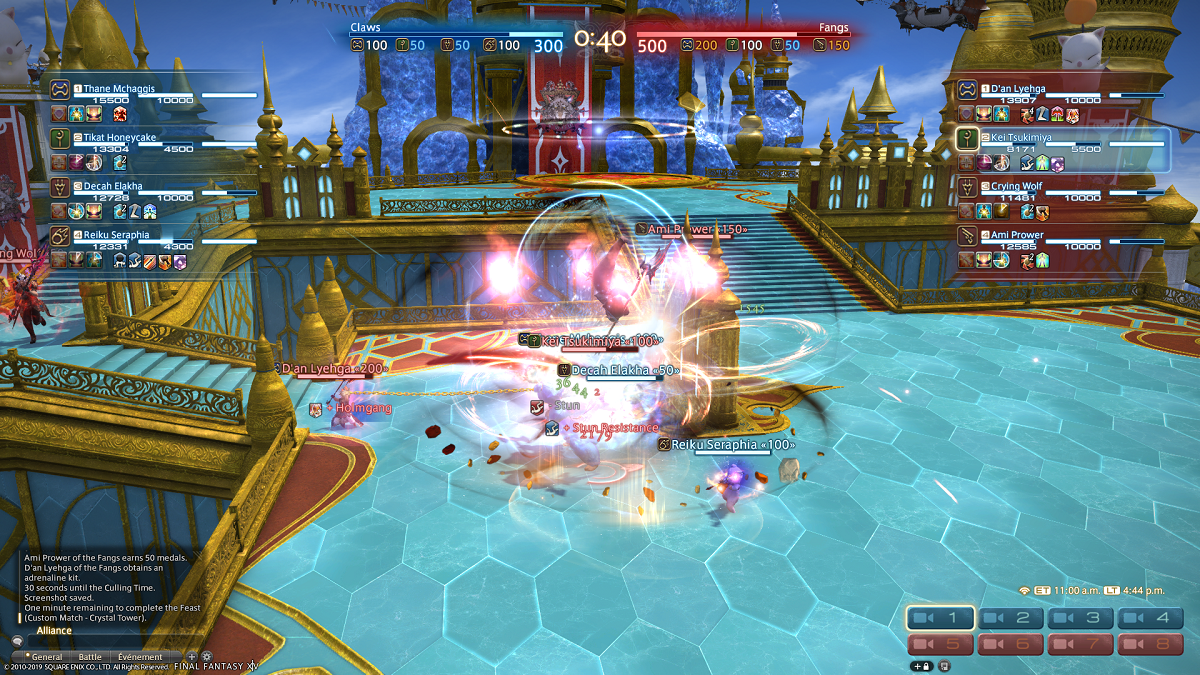This screenshot has height=675, width=1200.
Task: Open chat log settings gear
Action: (207, 657)
